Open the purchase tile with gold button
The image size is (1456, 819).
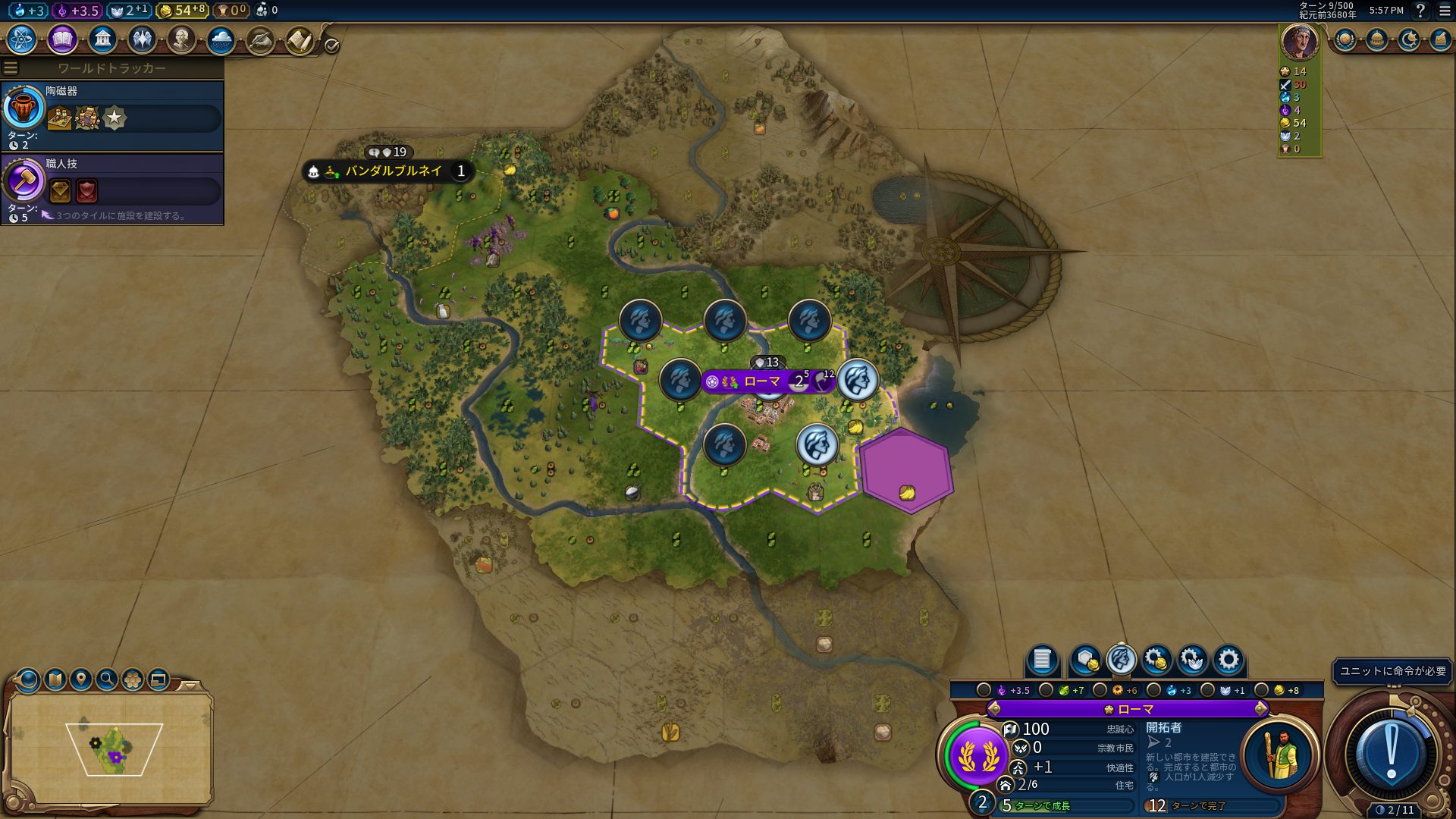tap(1085, 660)
